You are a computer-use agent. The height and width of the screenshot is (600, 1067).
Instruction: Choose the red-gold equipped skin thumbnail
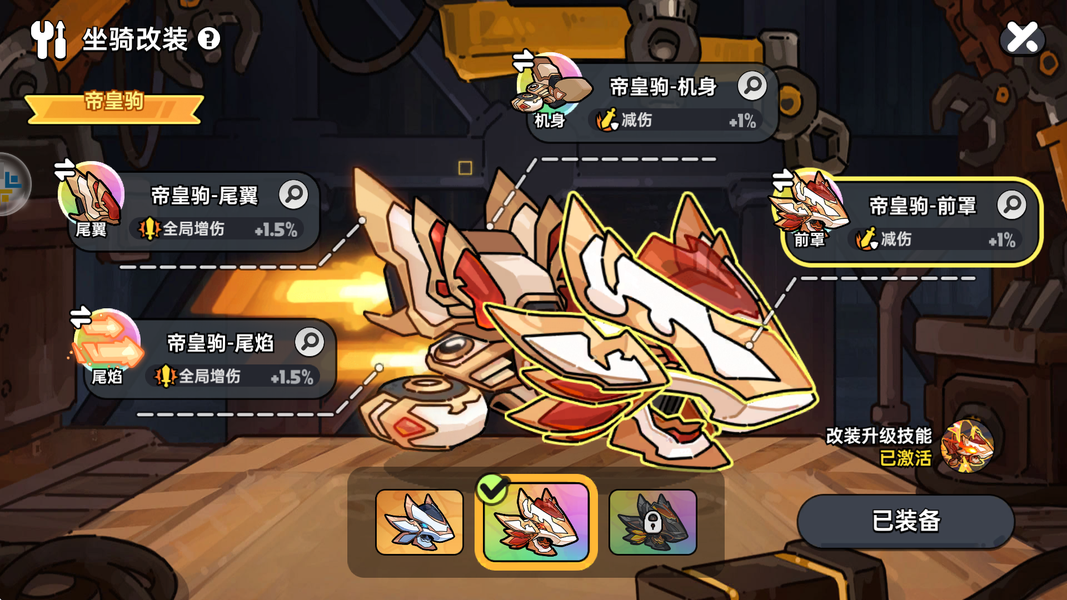pos(536,522)
